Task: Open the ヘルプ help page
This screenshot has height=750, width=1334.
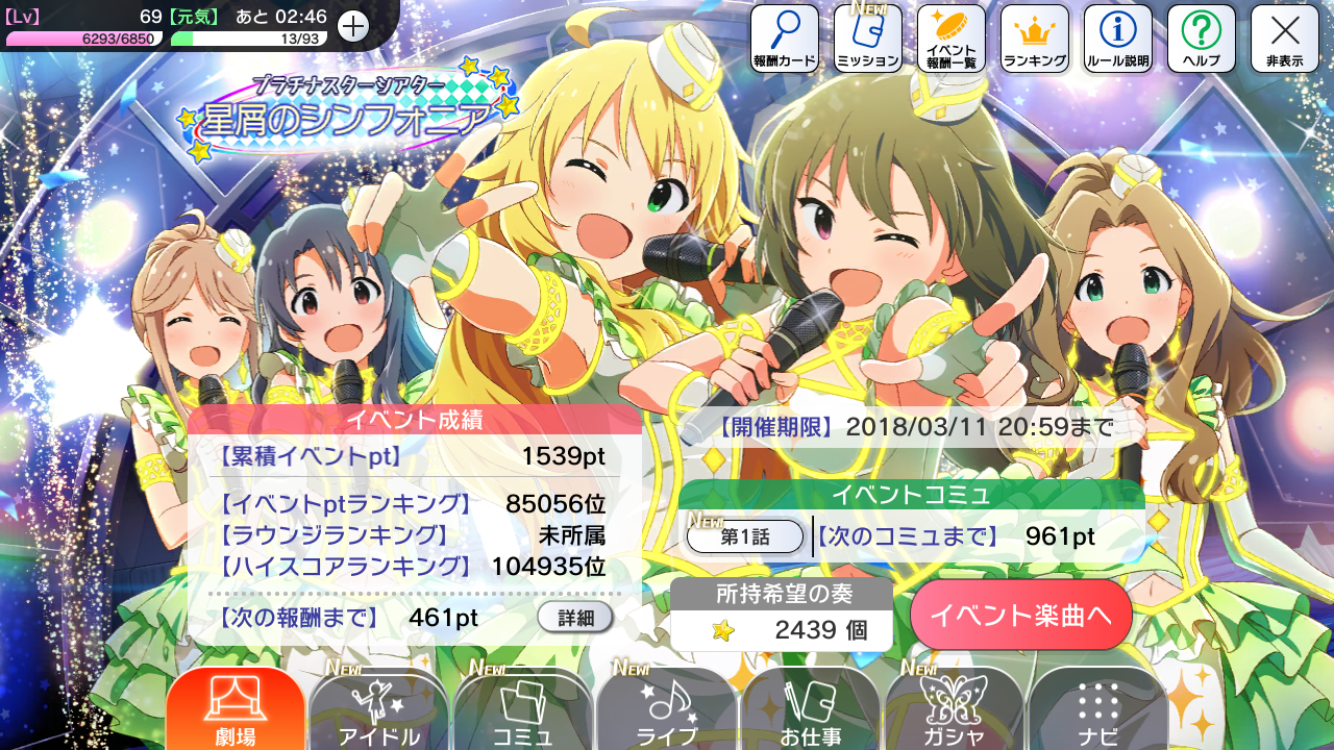Action: pos(1201,38)
